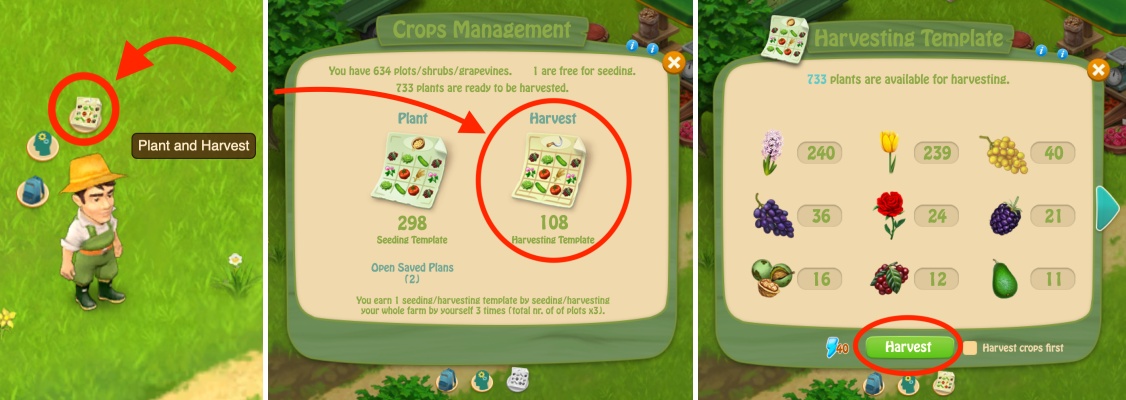The height and width of the screenshot is (400, 1126).
Task: Click the green Harvest button
Action: point(908,347)
